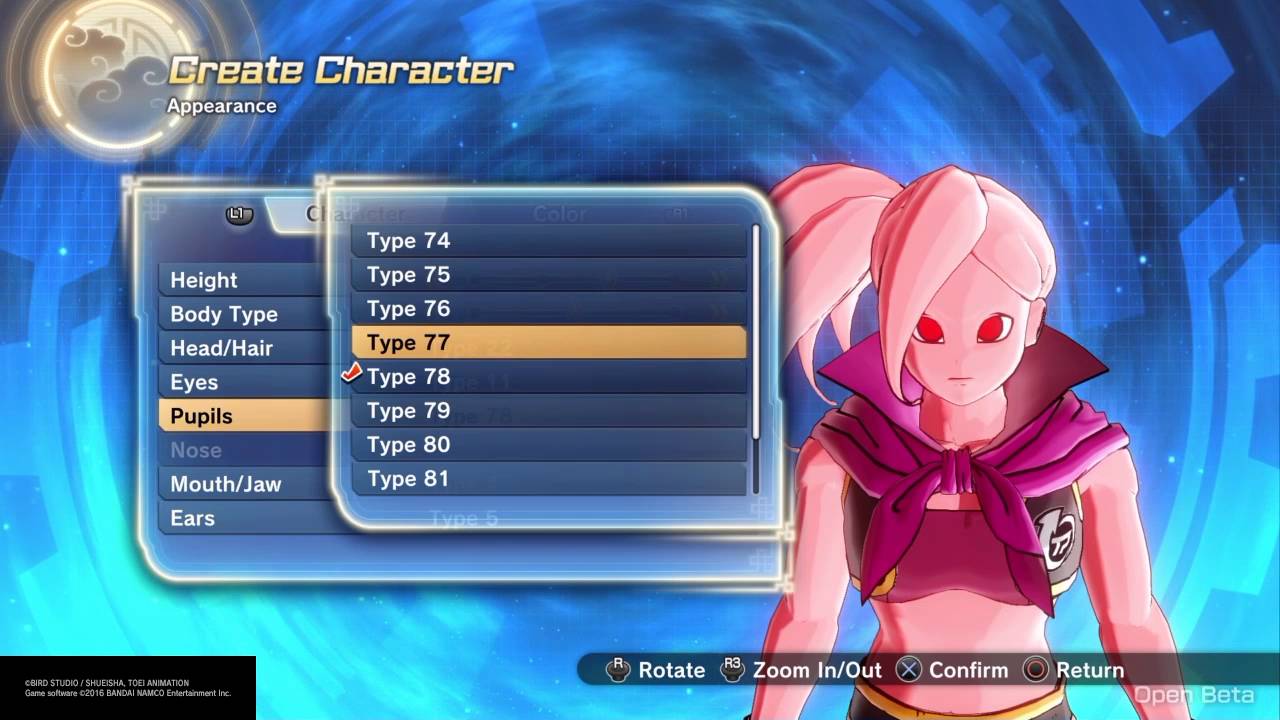Pick the Type 76 pupil style
This screenshot has height=720, width=1280.
[548, 309]
